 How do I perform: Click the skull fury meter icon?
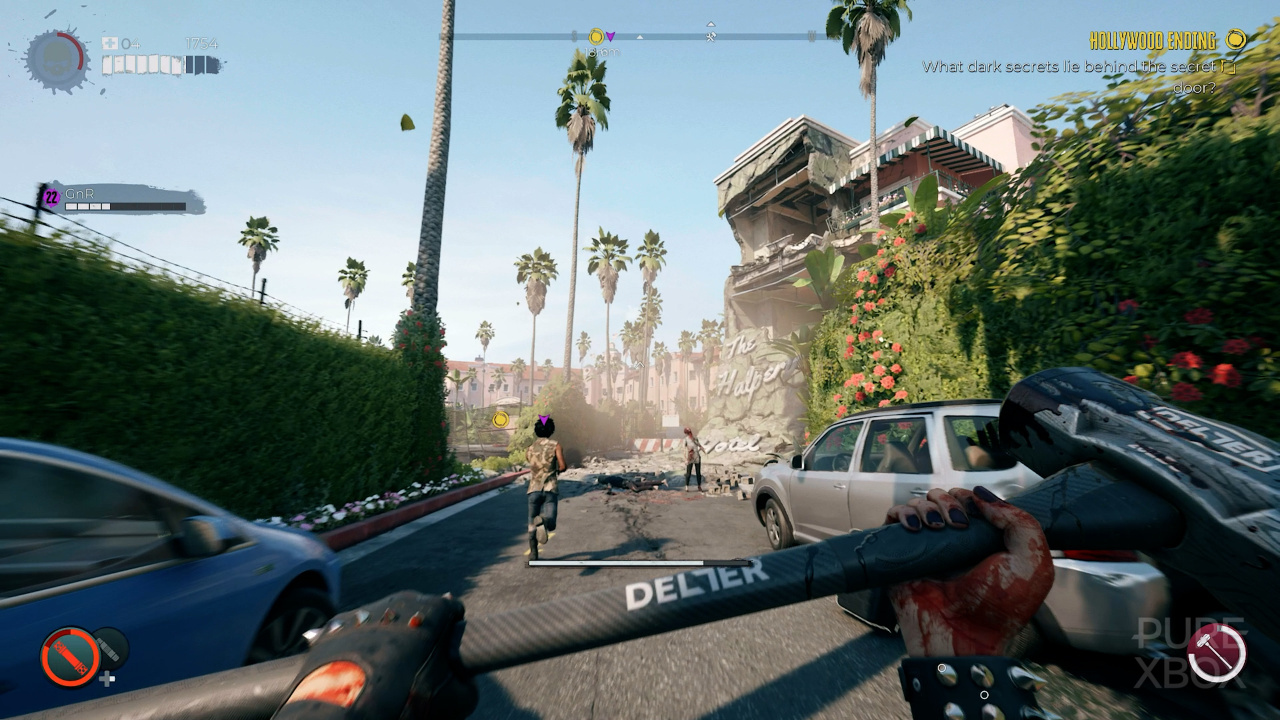click(x=55, y=59)
